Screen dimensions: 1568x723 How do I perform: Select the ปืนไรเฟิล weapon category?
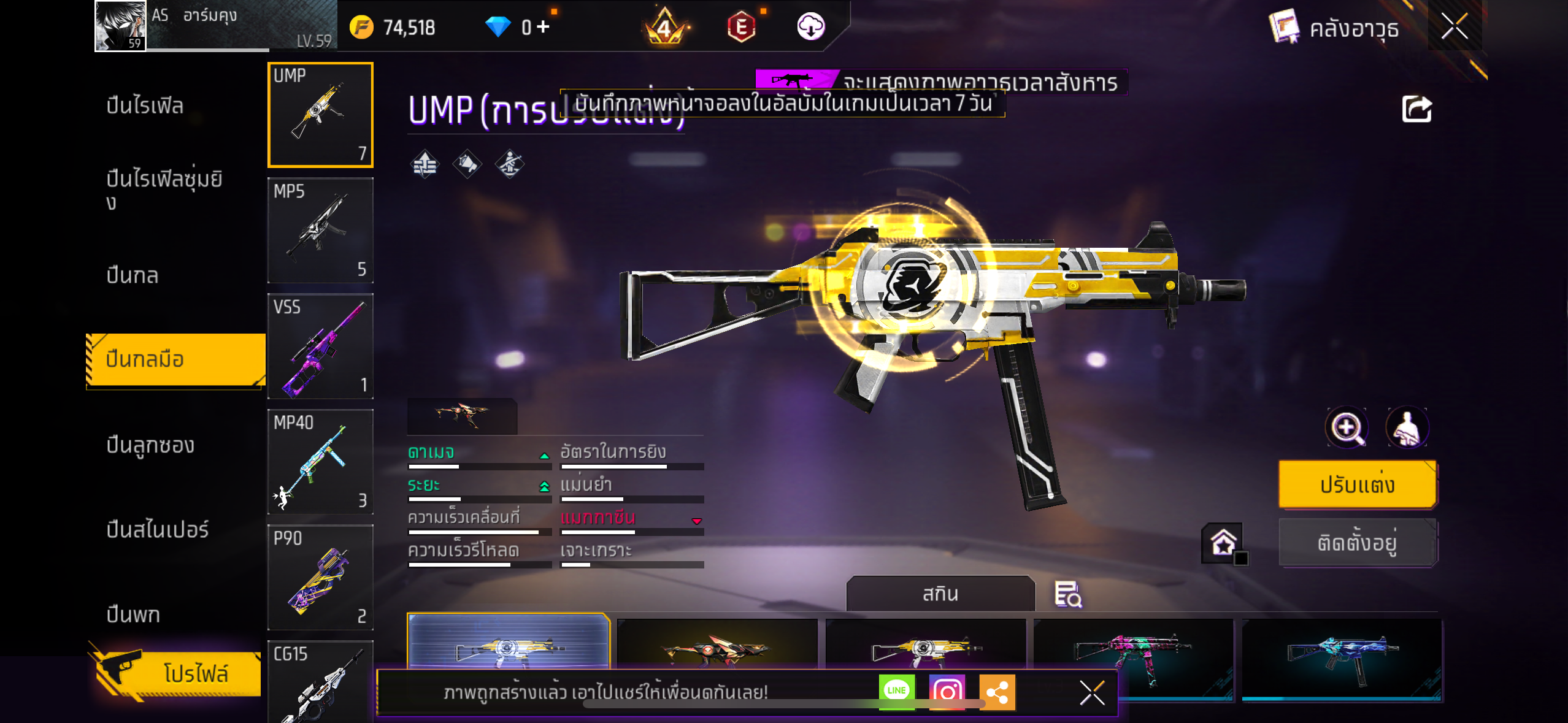click(145, 105)
